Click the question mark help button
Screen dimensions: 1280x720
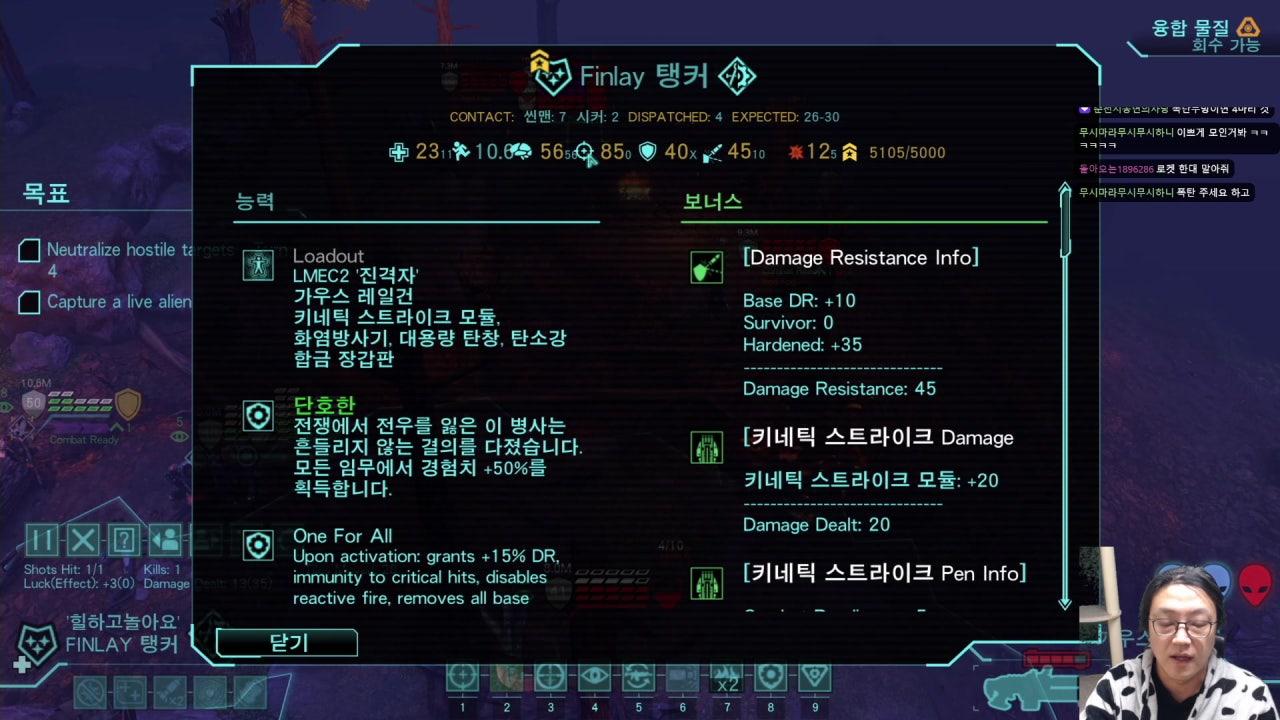[x=122, y=542]
